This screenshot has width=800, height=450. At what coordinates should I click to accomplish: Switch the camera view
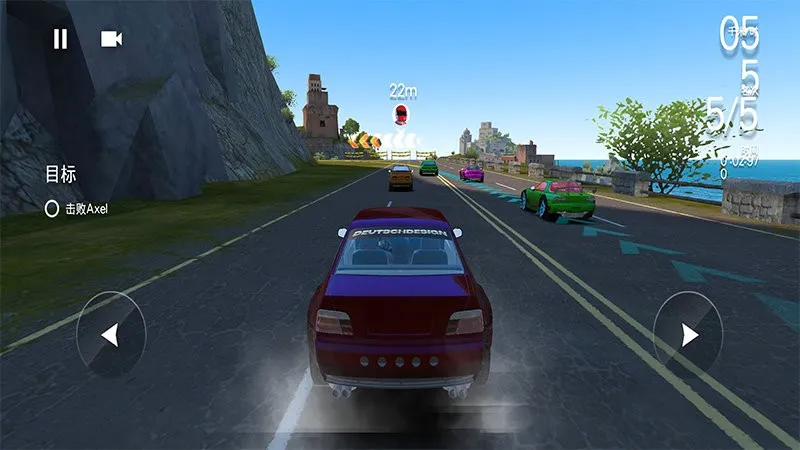[111, 39]
